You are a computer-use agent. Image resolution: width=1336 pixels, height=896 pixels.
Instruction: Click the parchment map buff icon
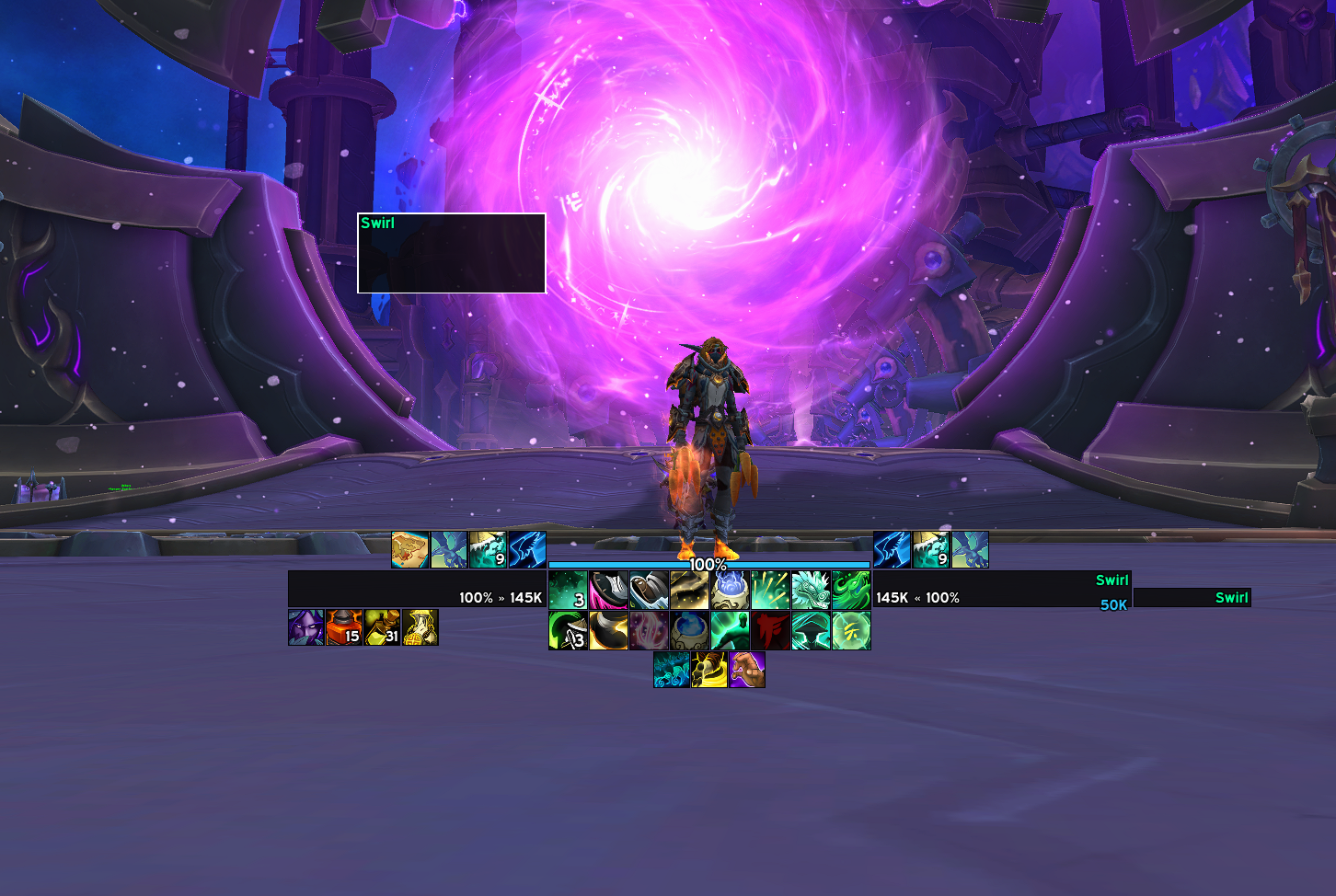410,550
